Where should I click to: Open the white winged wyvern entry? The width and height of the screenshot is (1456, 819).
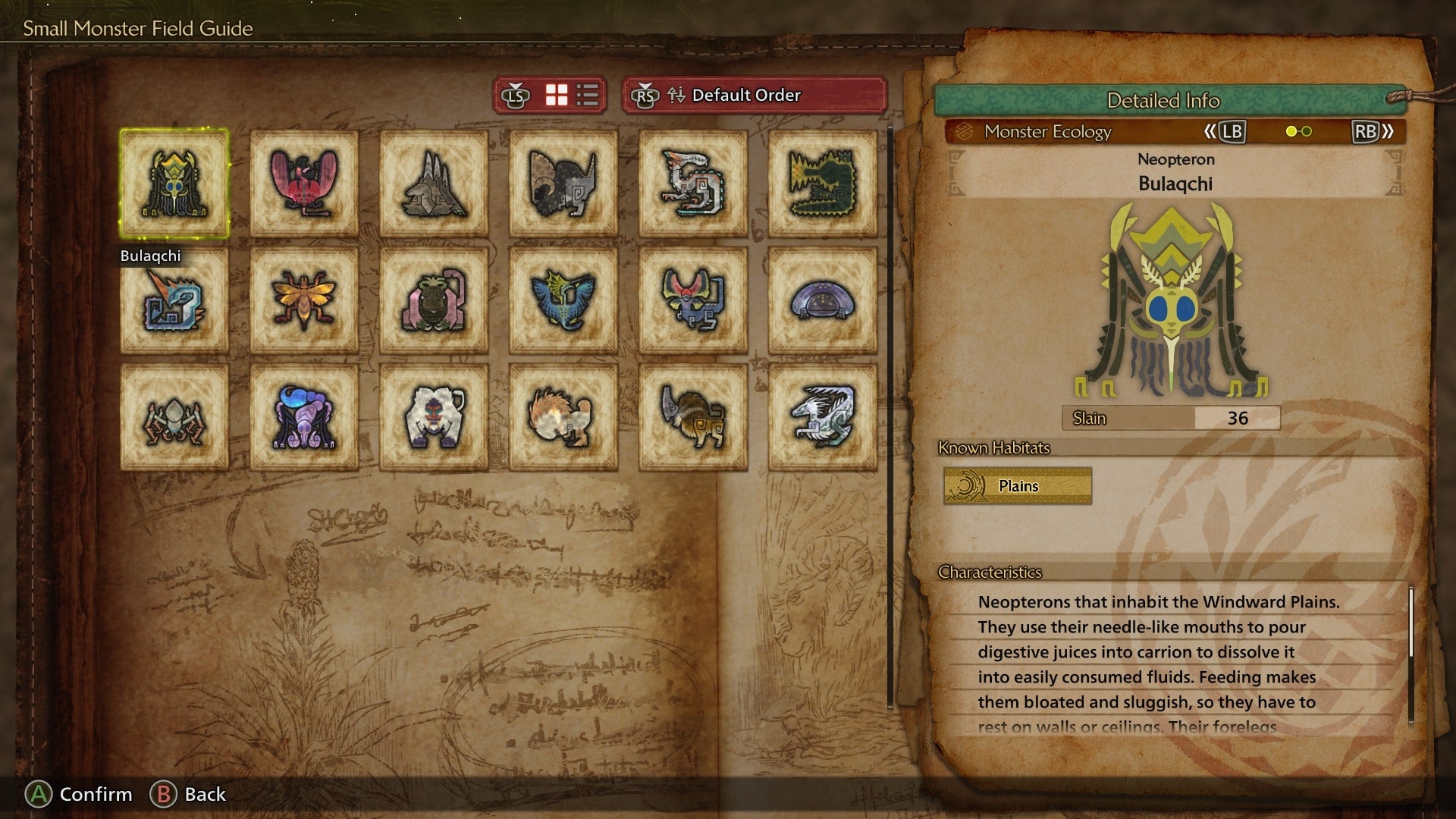823,417
